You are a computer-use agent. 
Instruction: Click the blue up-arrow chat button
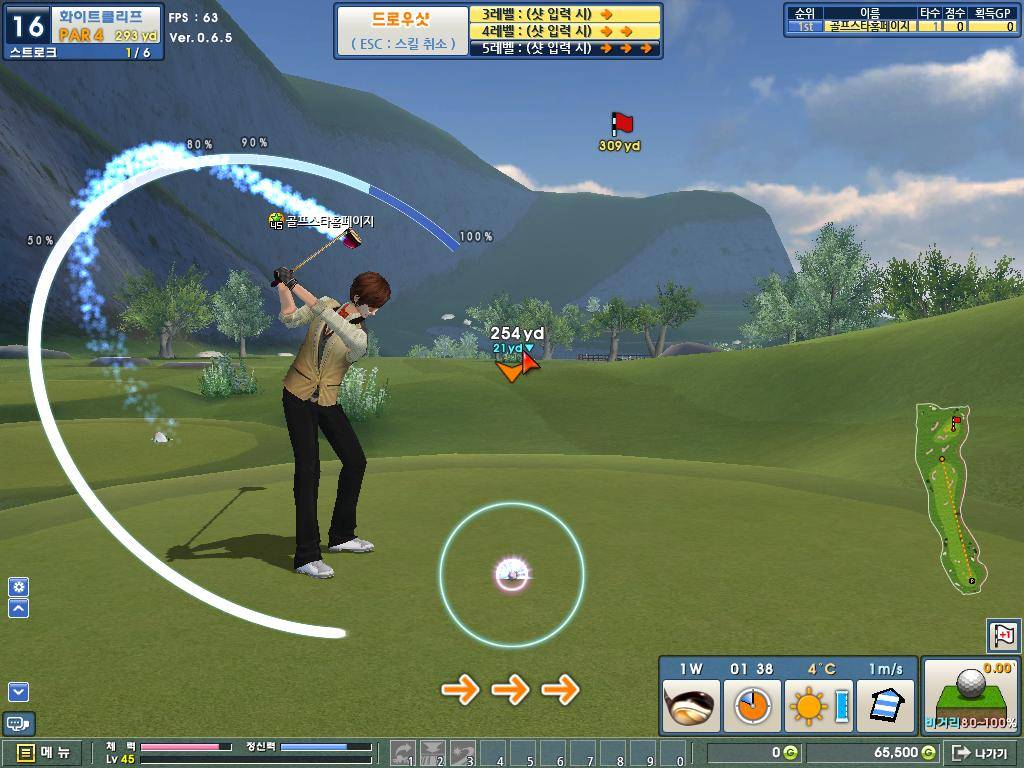[x=19, y=608]
